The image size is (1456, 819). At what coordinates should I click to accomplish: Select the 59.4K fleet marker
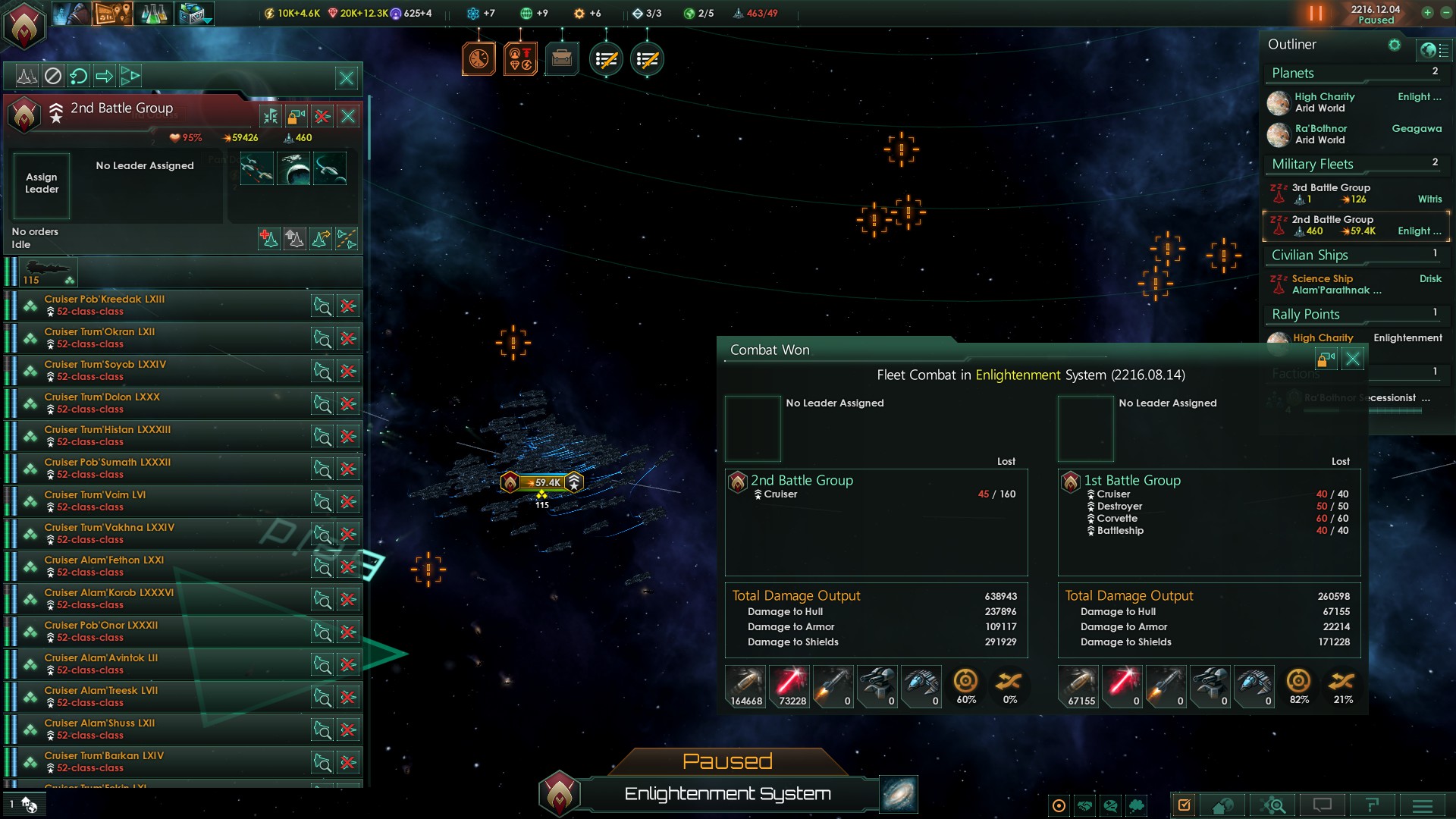[x=543, y=482]
